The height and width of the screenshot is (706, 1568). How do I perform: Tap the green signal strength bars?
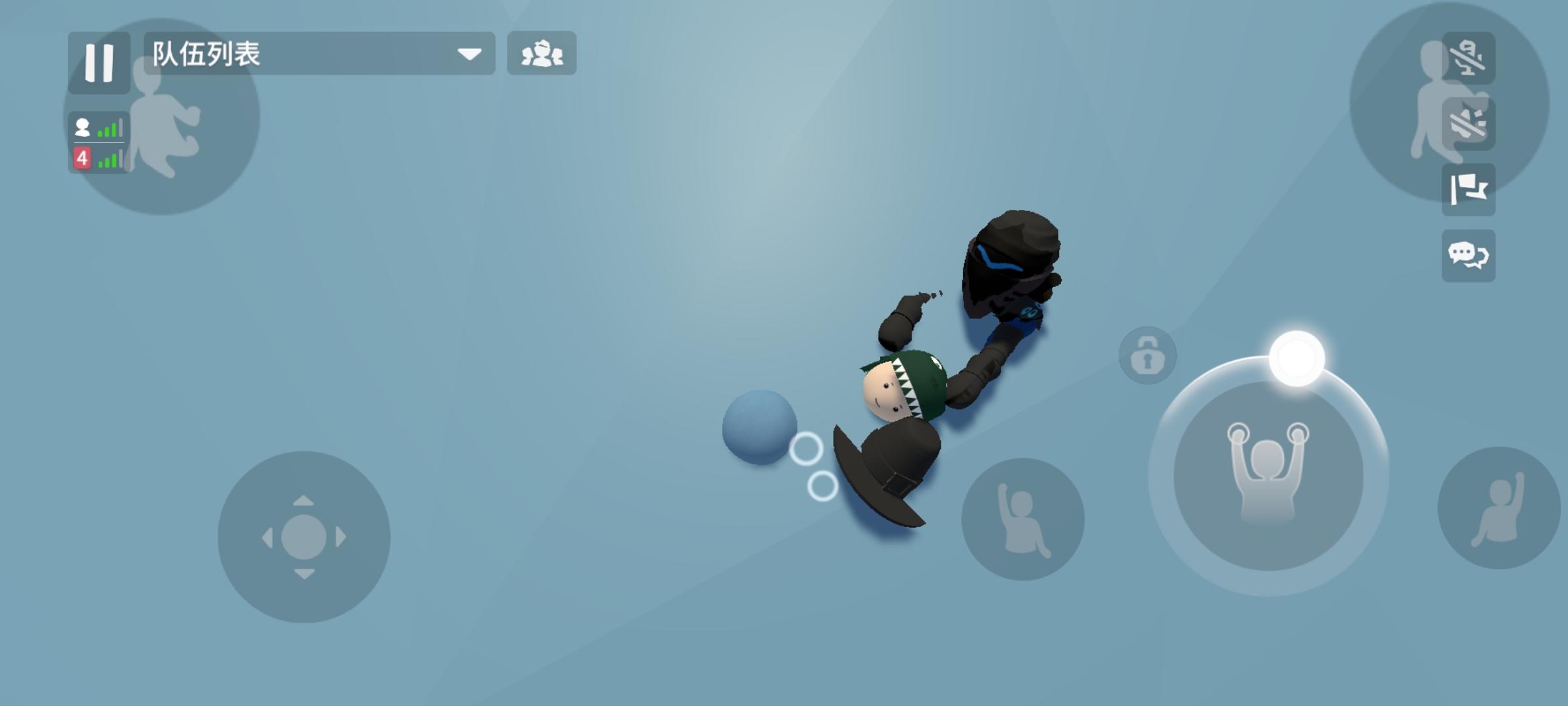pos(110,129)
